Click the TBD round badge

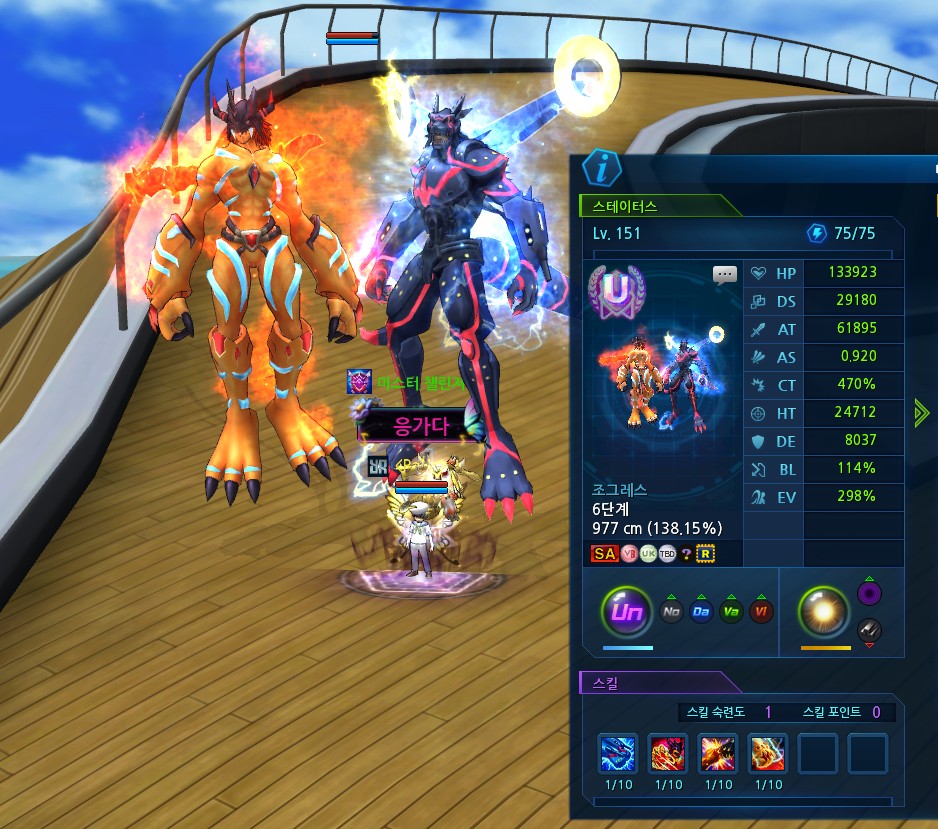(667, 553)
